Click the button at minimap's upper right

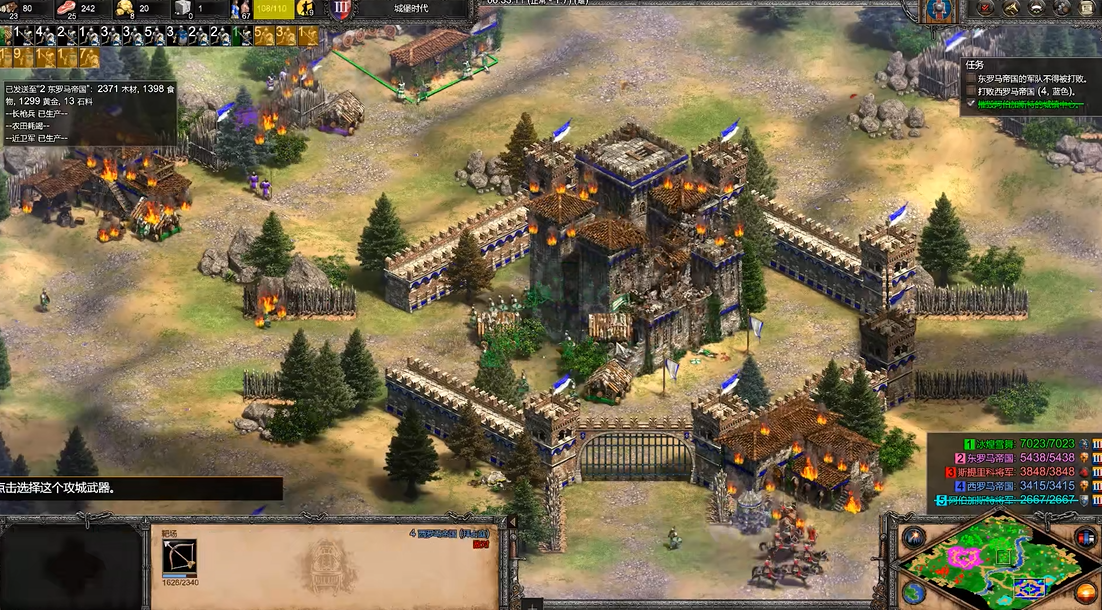[x=1084, y=536]
